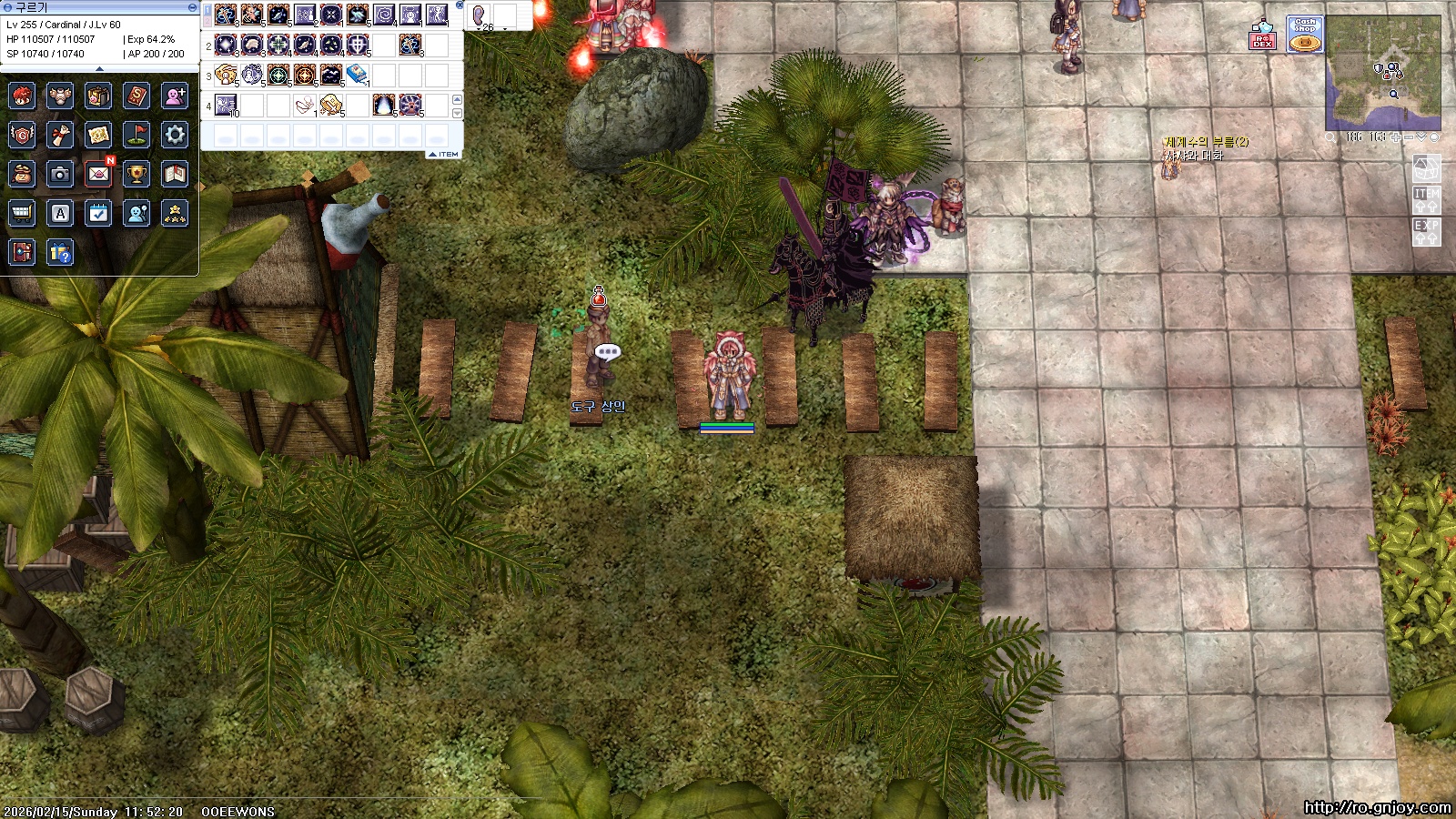Activate the spiral swirl skill in hotbar
The image size is (1456, 819).
[384, 15]
